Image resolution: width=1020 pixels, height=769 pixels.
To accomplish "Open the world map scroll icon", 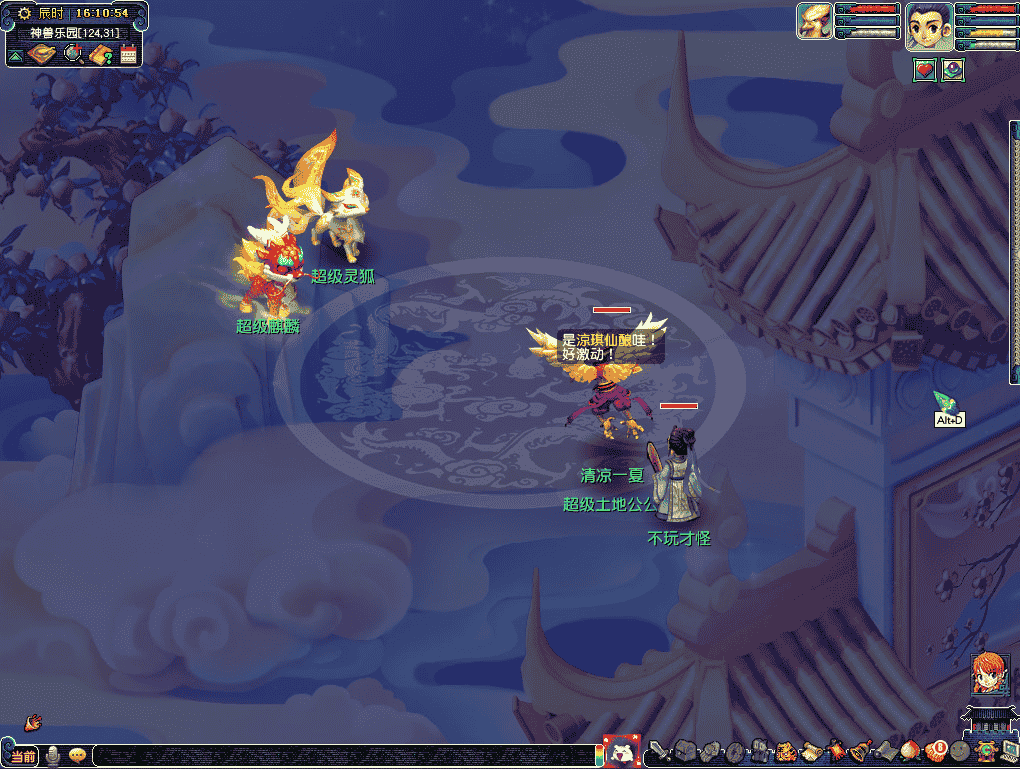I will pyautogui.click(x=42, y=54).
